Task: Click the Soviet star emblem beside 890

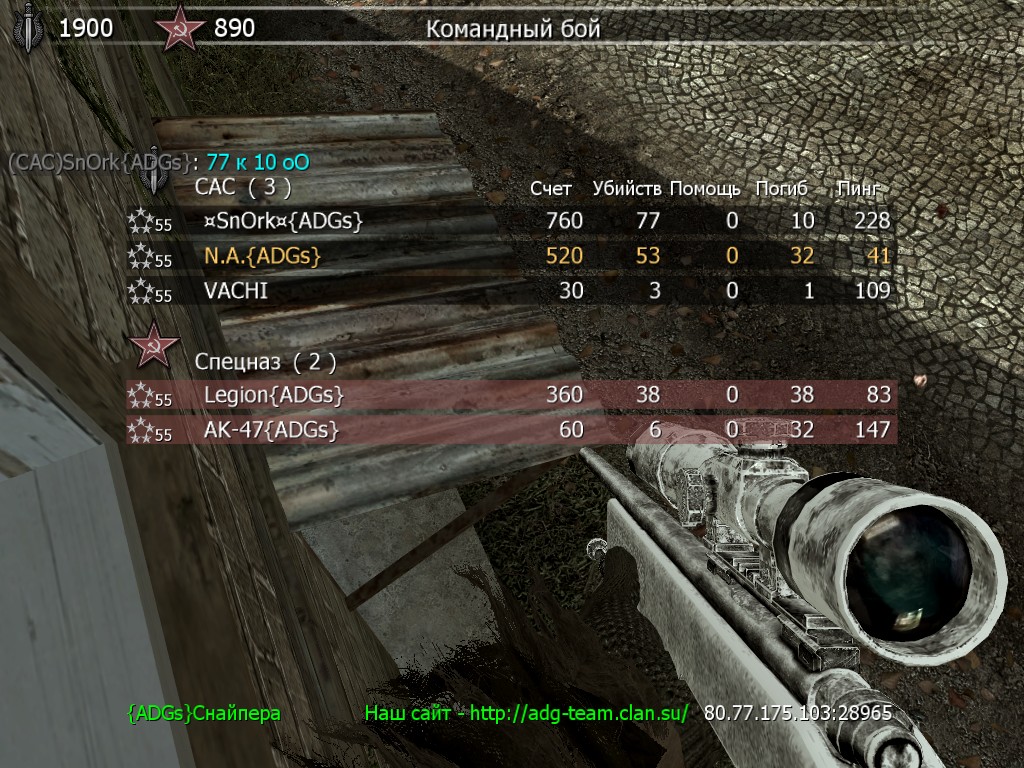Action: (x=180, y=29)
